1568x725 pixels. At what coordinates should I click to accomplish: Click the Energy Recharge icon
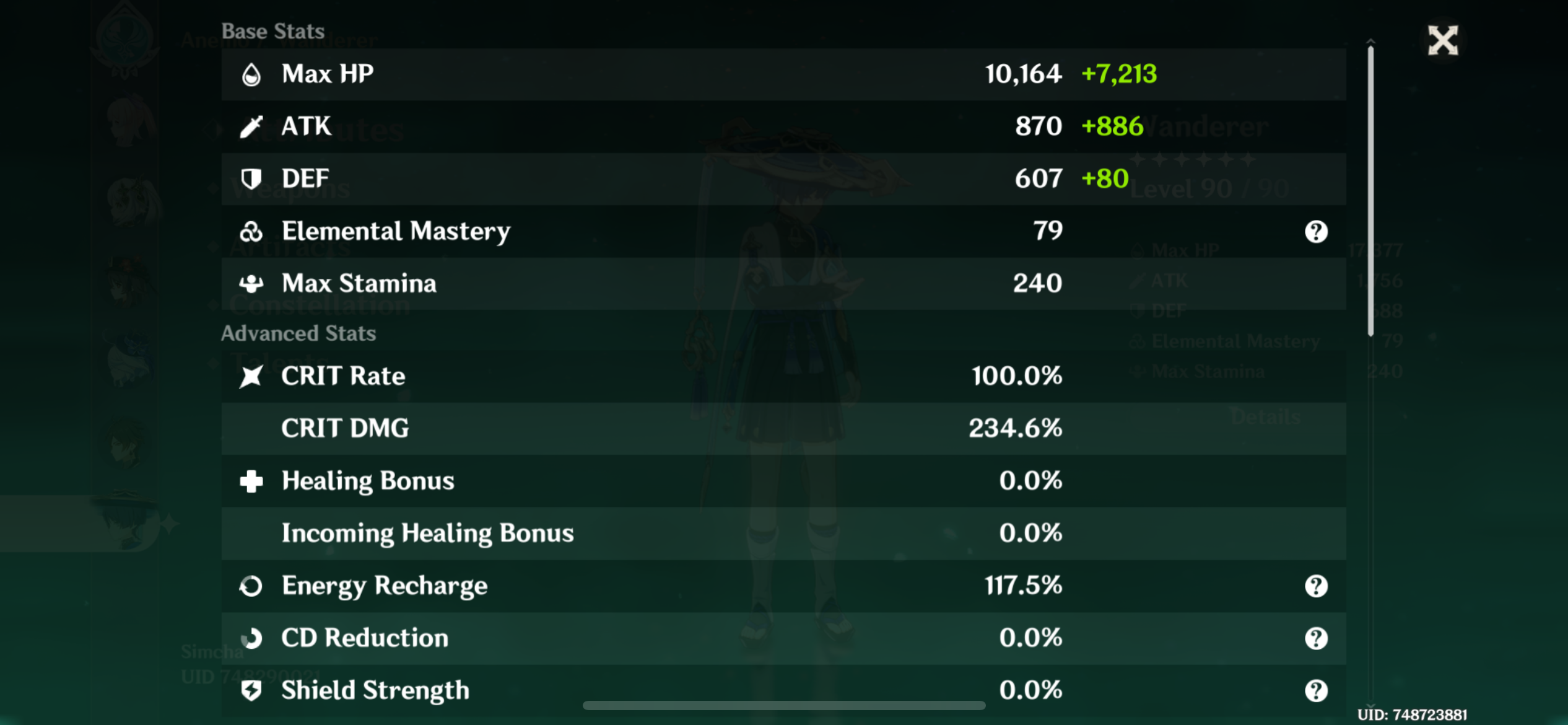coord(251,585)
